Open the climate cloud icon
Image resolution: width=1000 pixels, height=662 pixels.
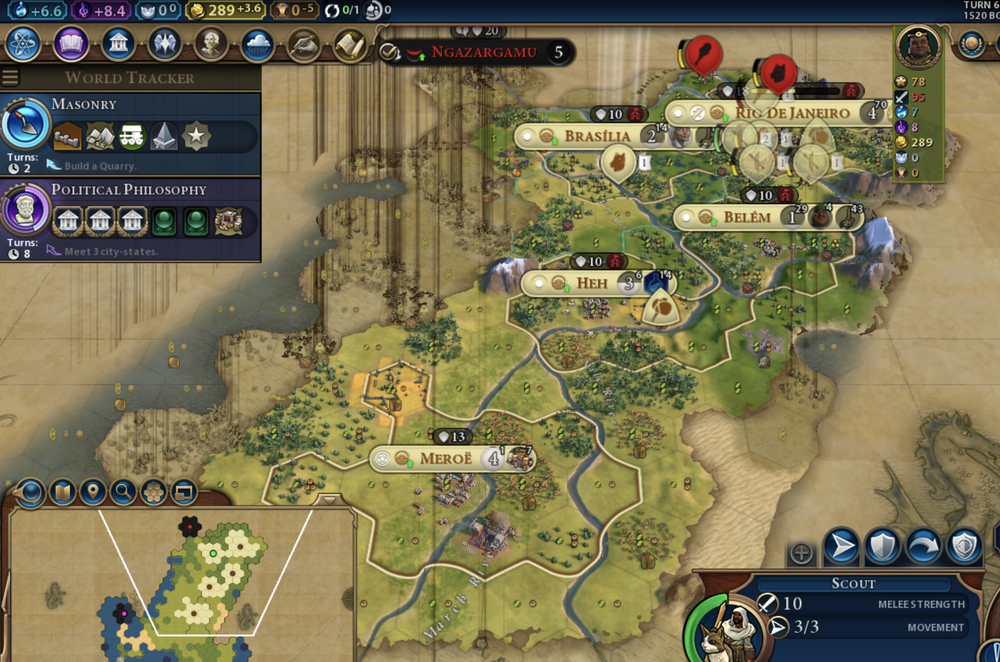coord(257,44)
